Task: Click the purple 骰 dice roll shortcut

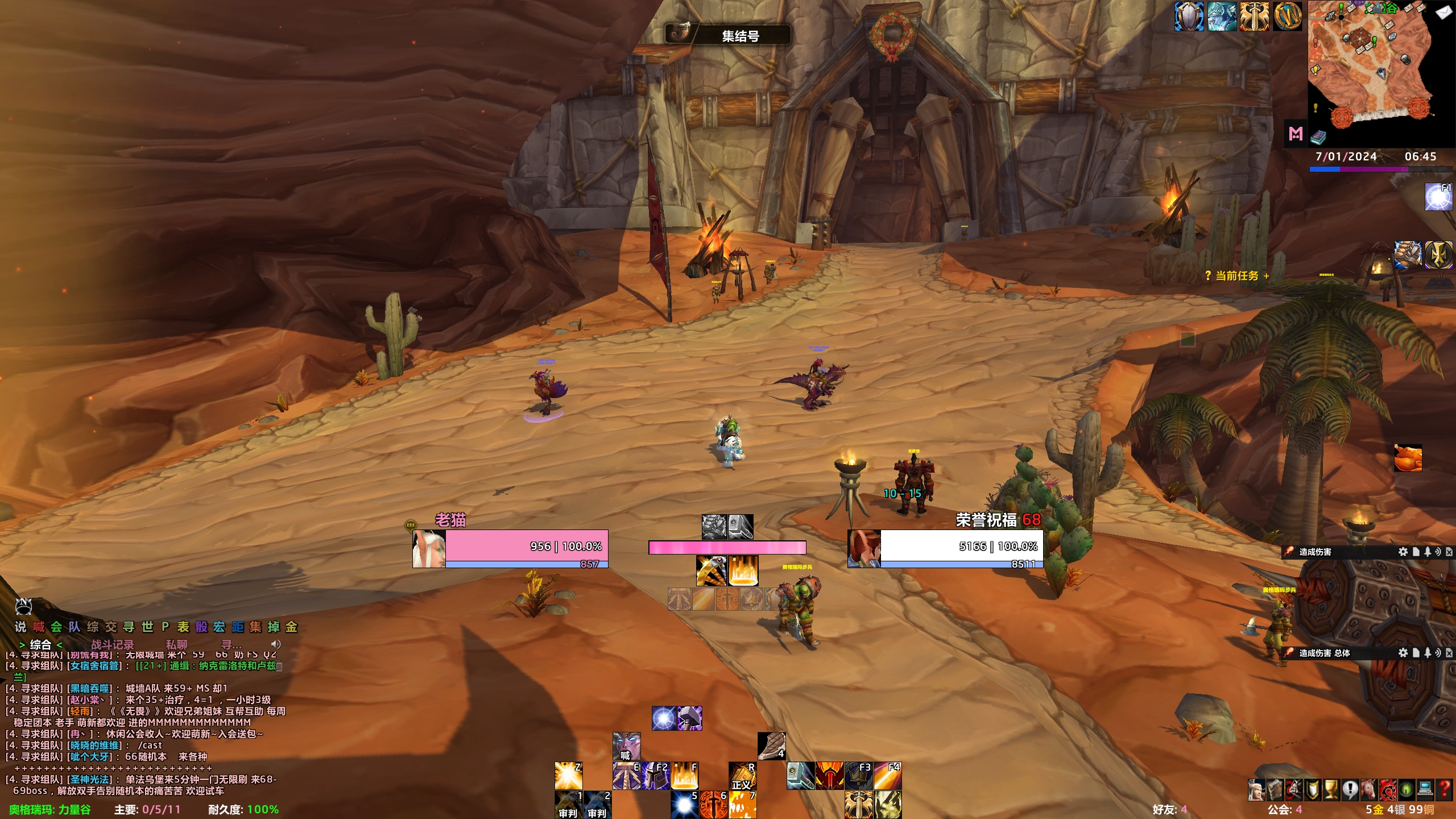Action: coord(201,627)
